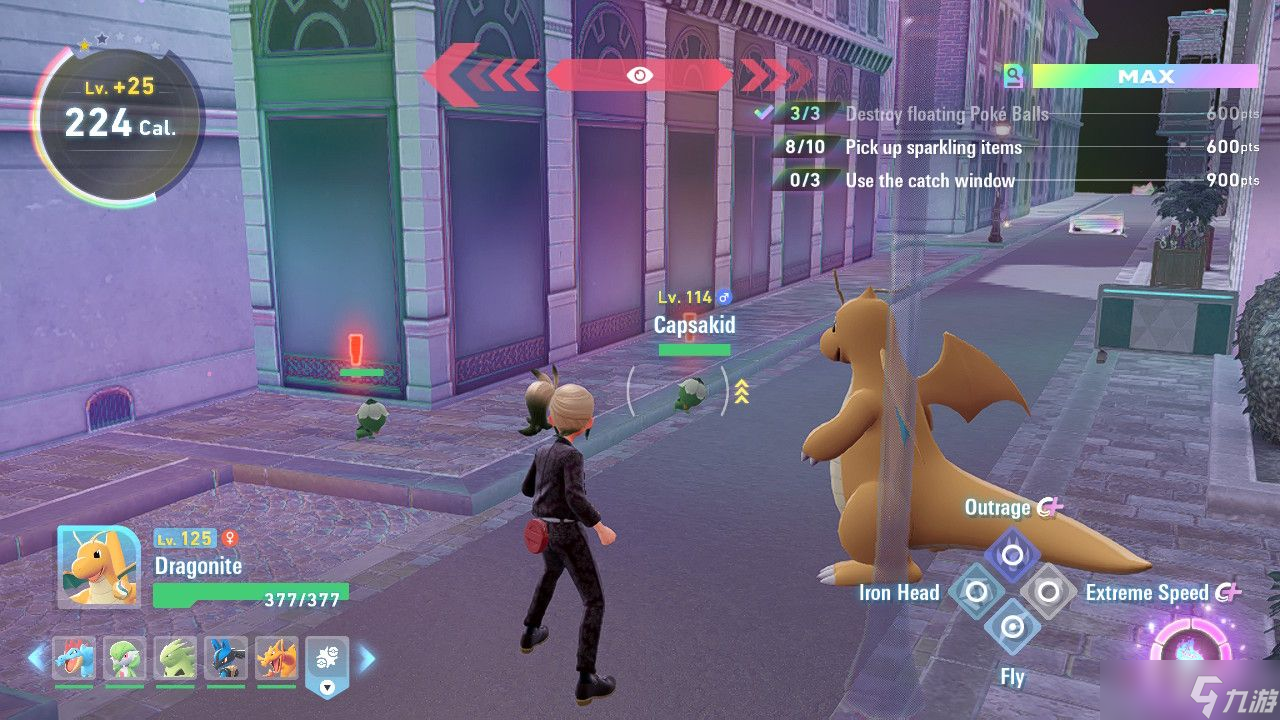
Task: Select the Destroy floating Poké Balls objective
Action: click(x=946, y=114)
